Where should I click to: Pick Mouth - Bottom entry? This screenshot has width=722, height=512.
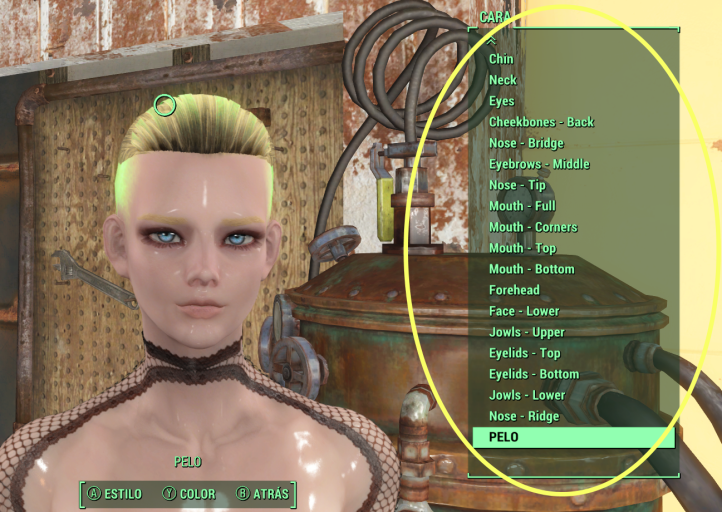(531, 269)
